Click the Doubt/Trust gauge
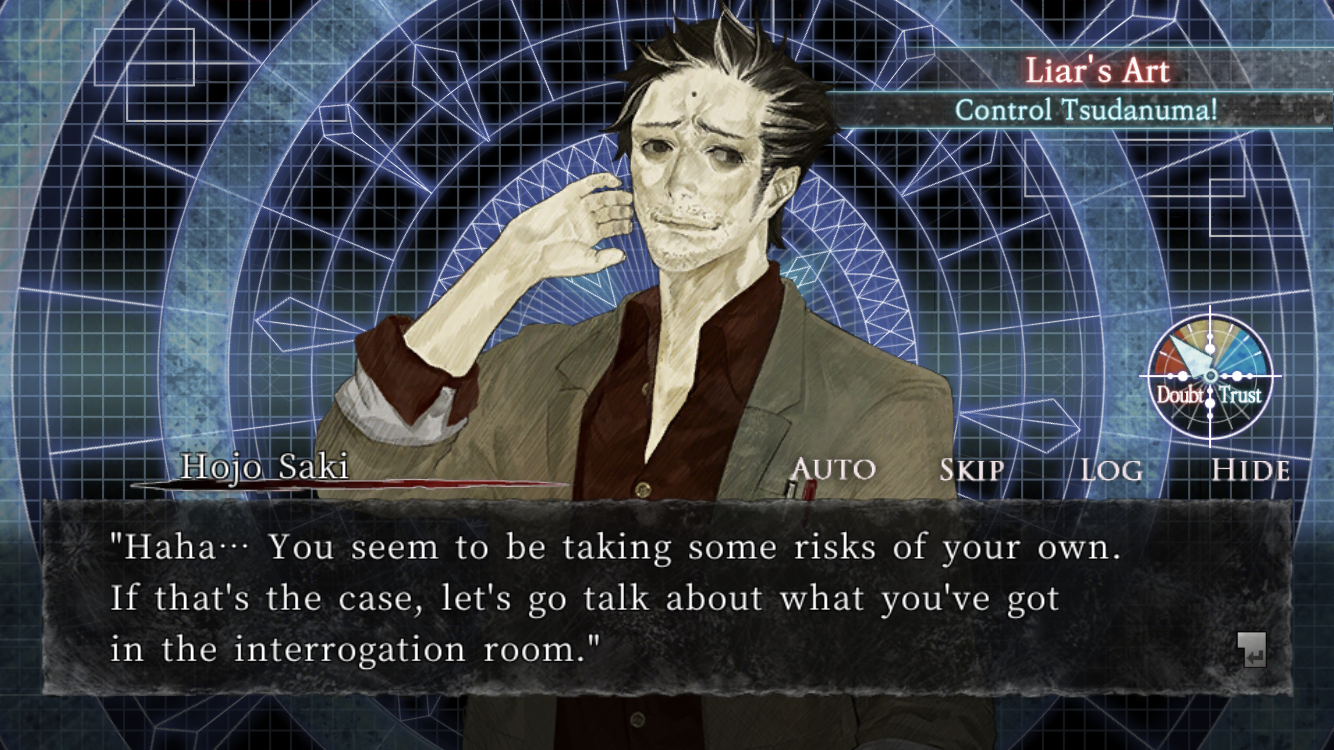Screen dimensions: 1334x750 tap(1210, 377)
